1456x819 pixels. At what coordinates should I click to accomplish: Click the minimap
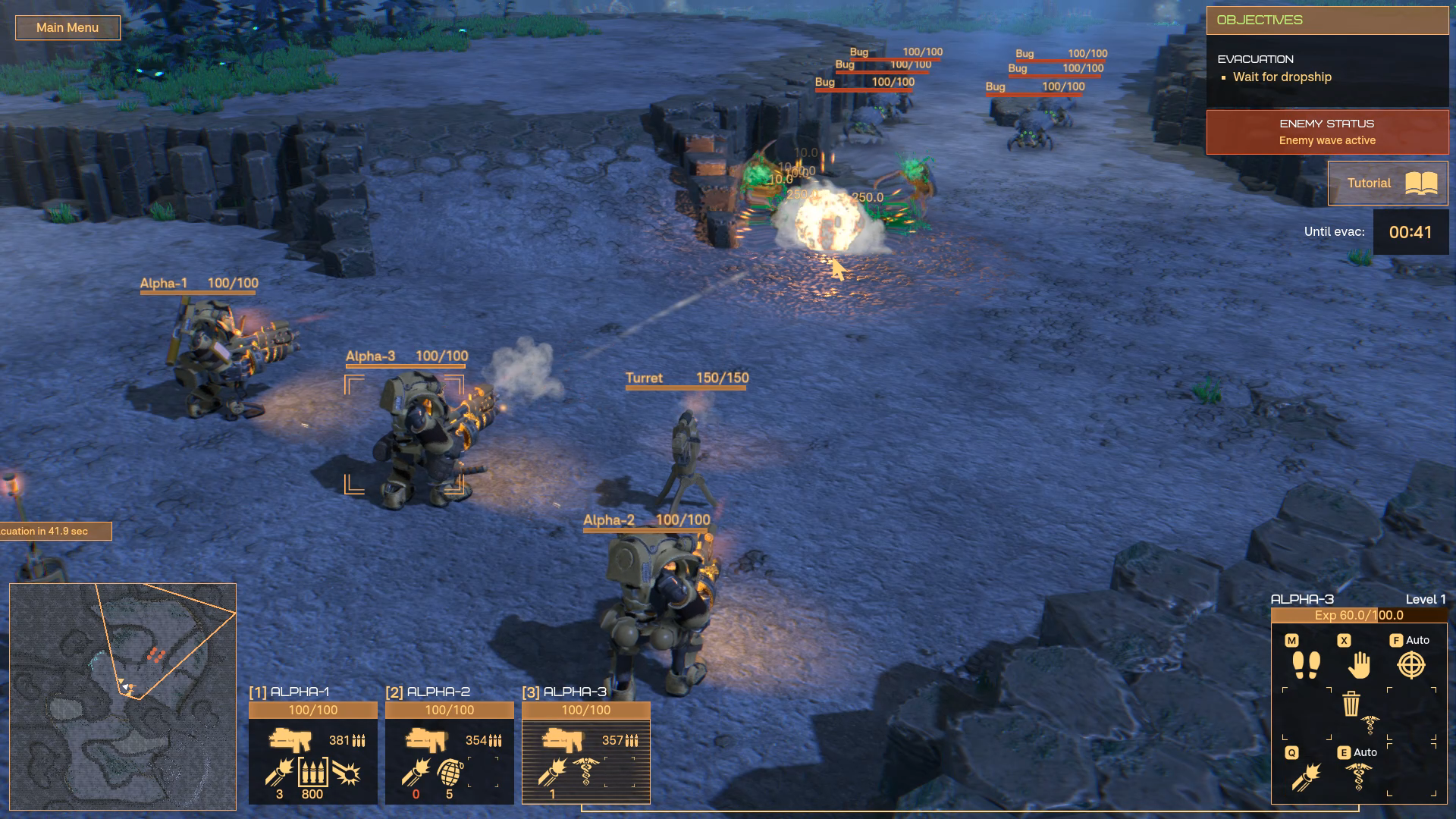[x=123, y=696]
